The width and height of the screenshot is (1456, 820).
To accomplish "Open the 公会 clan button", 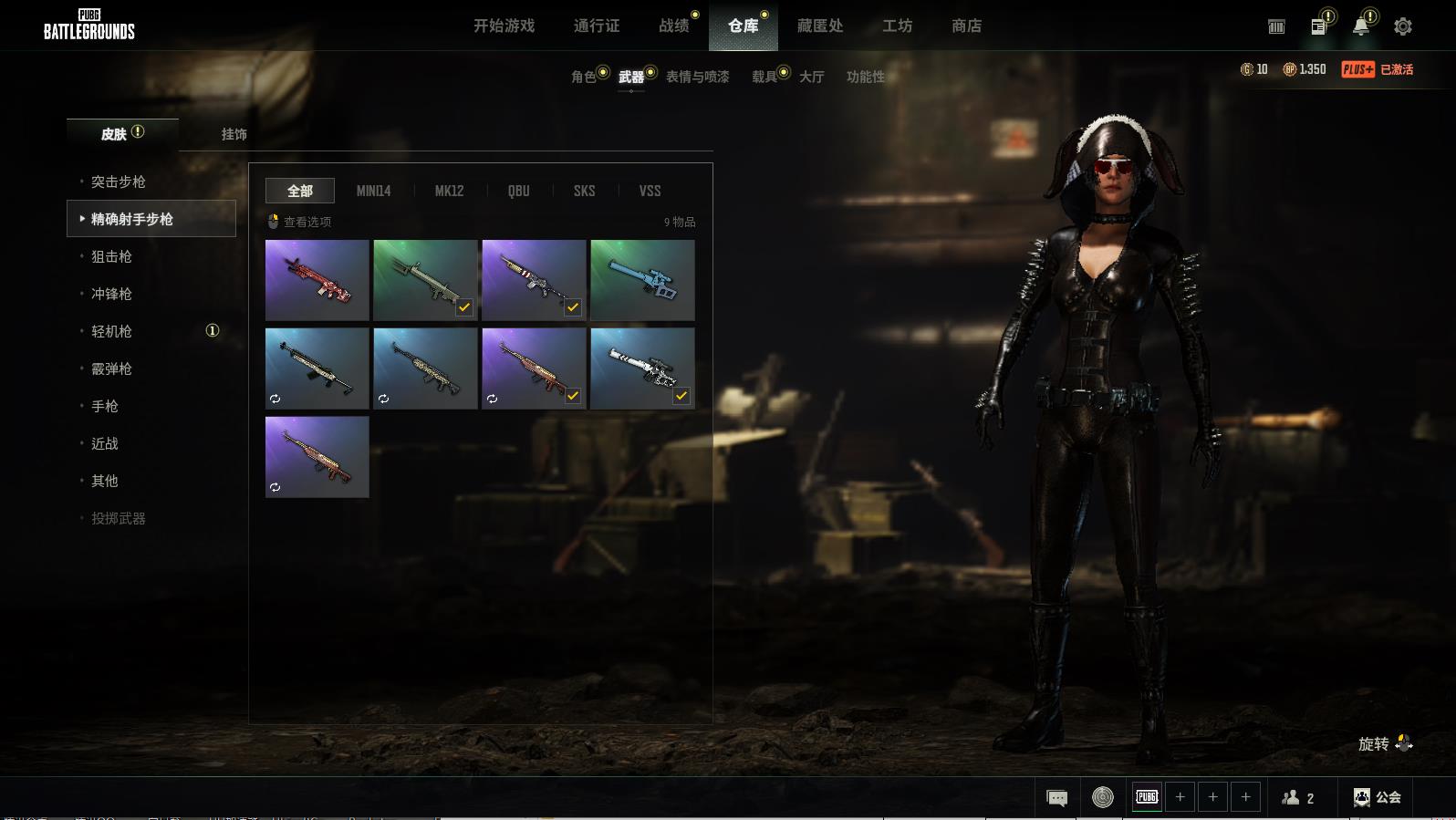I will (1378, 797).
